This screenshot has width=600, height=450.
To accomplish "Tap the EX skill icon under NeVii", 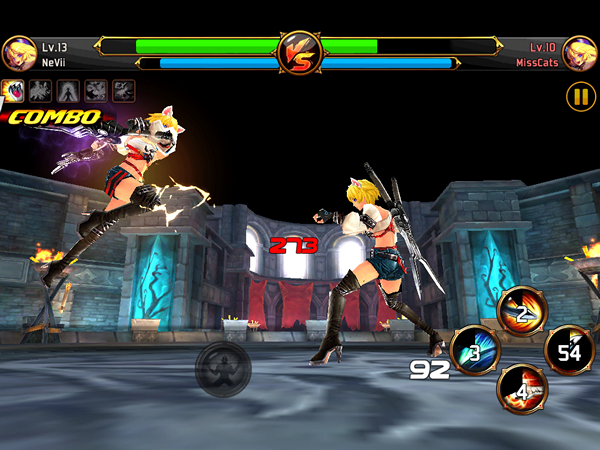I will [124, 90].
